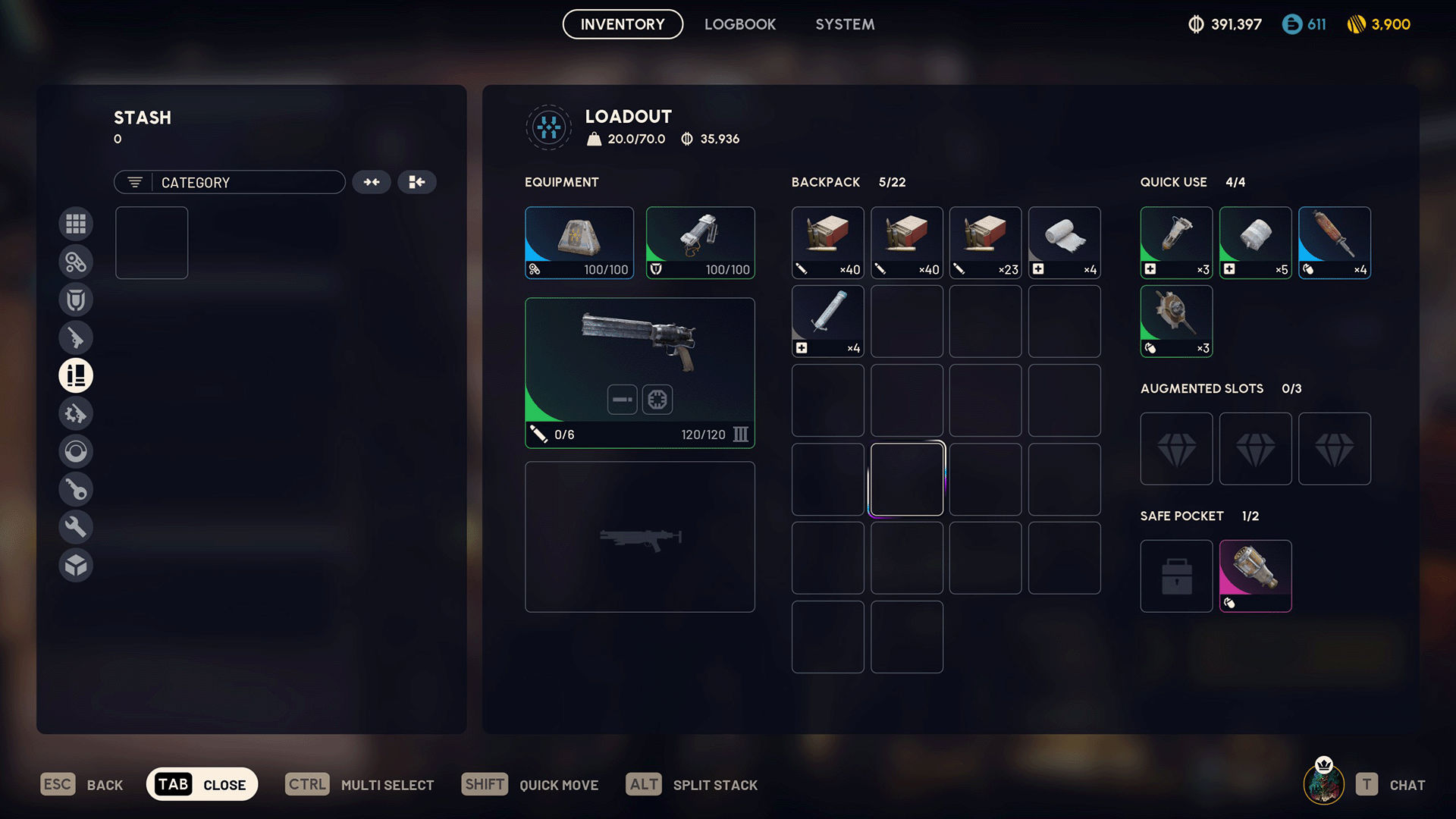This screenshot has width=1456, height=819.
Task: Select the x5 quick use bandage
Action: tap(1255, 243)
